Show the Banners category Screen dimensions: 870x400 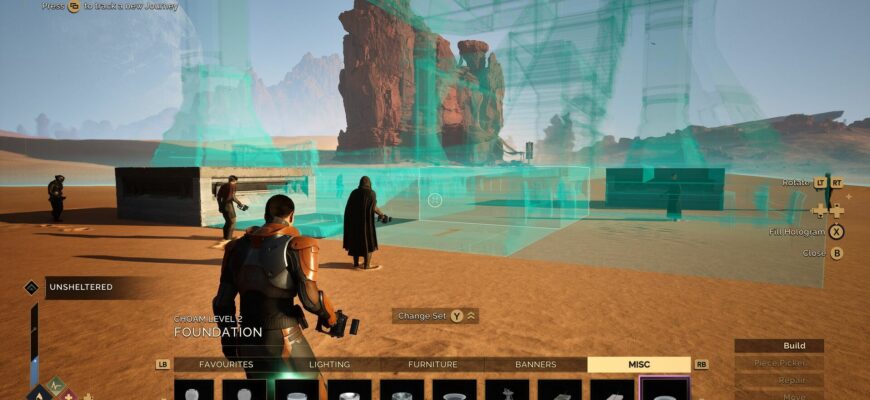pyautogui.click(x=535, y=365)
